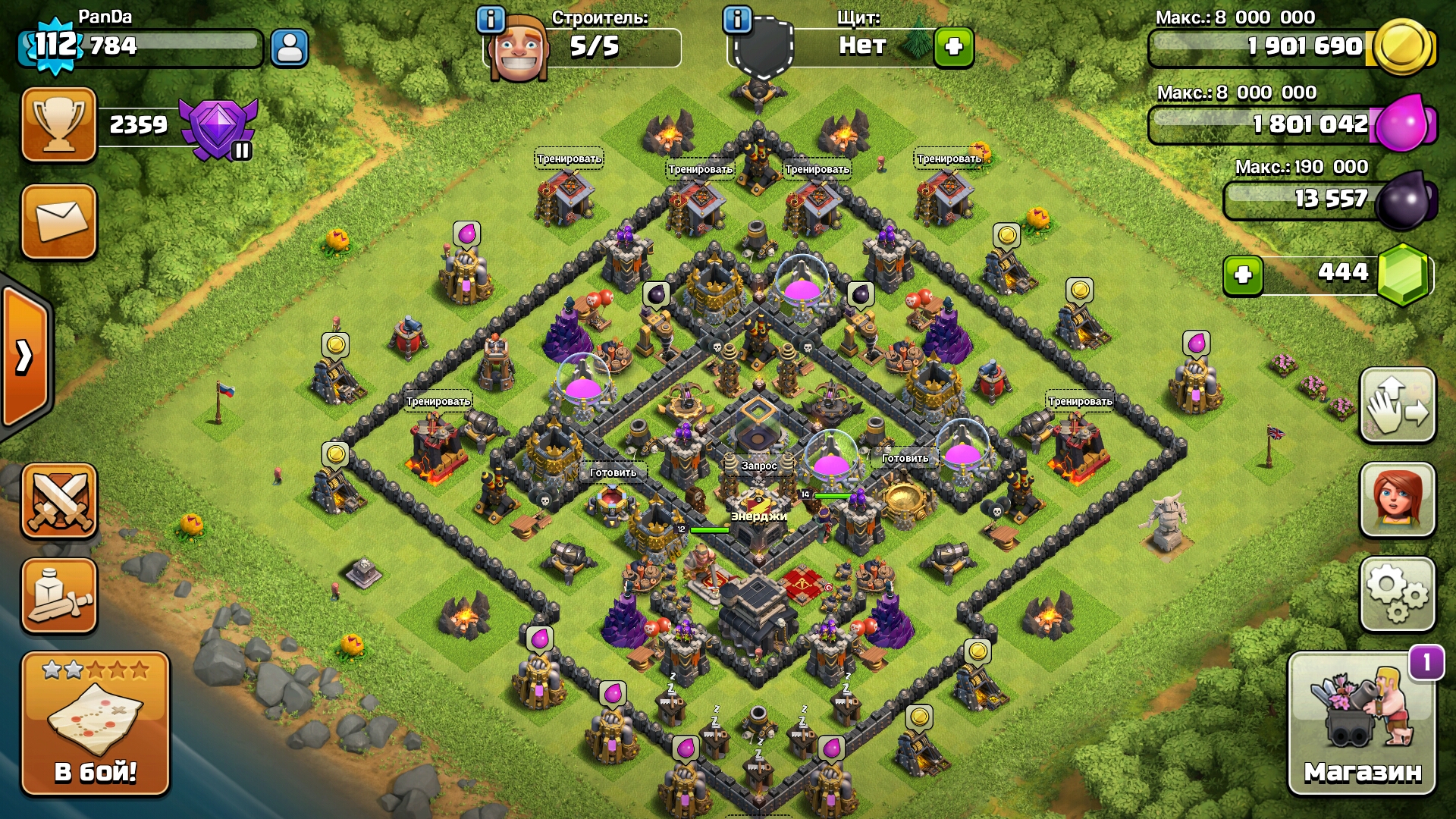The image size is (1456, 819).
Task: Expand the orange side chat arrow
Action: pos(26,356)
